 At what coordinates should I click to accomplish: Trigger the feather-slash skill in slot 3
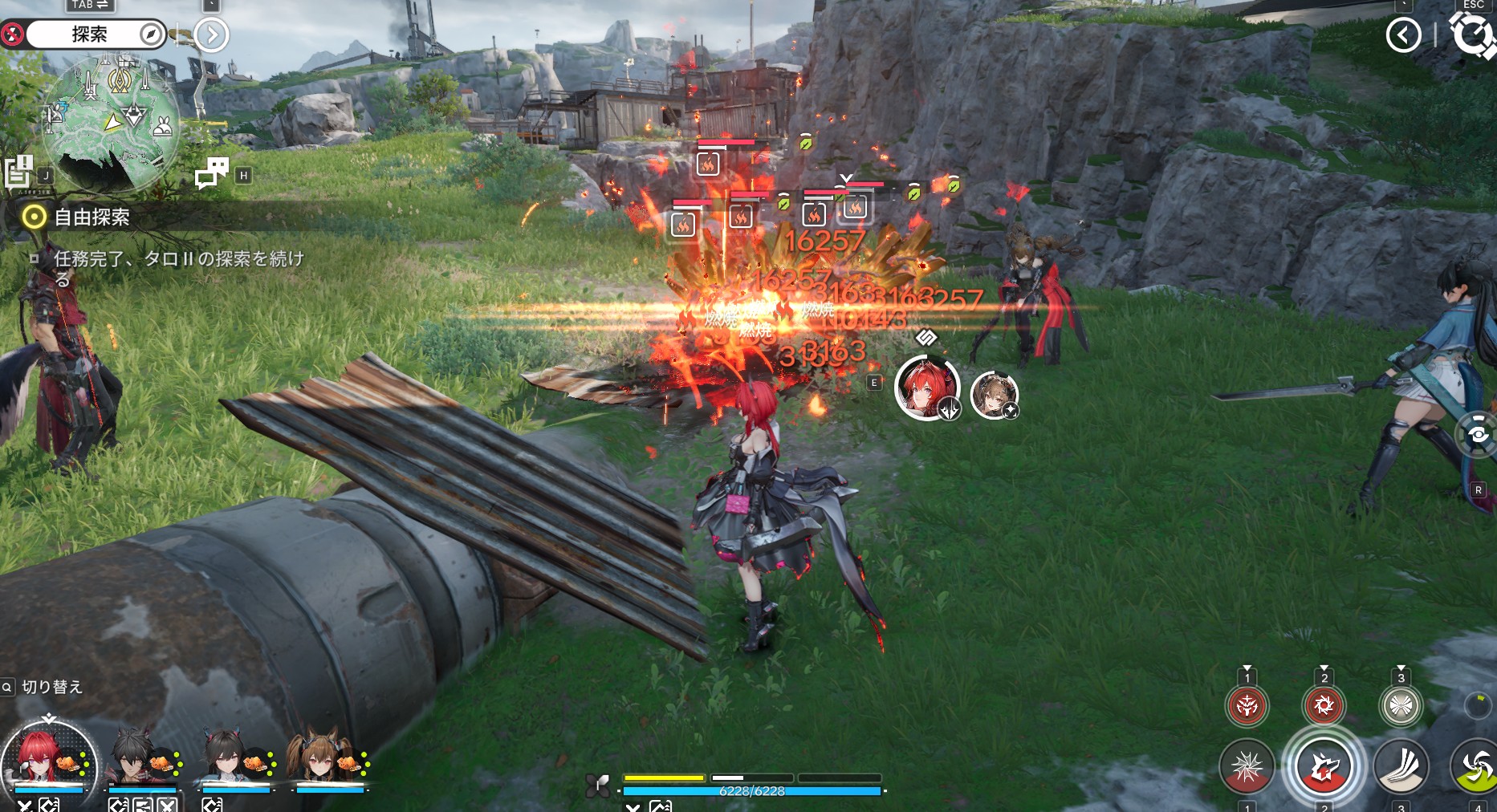coord(1402,766)
